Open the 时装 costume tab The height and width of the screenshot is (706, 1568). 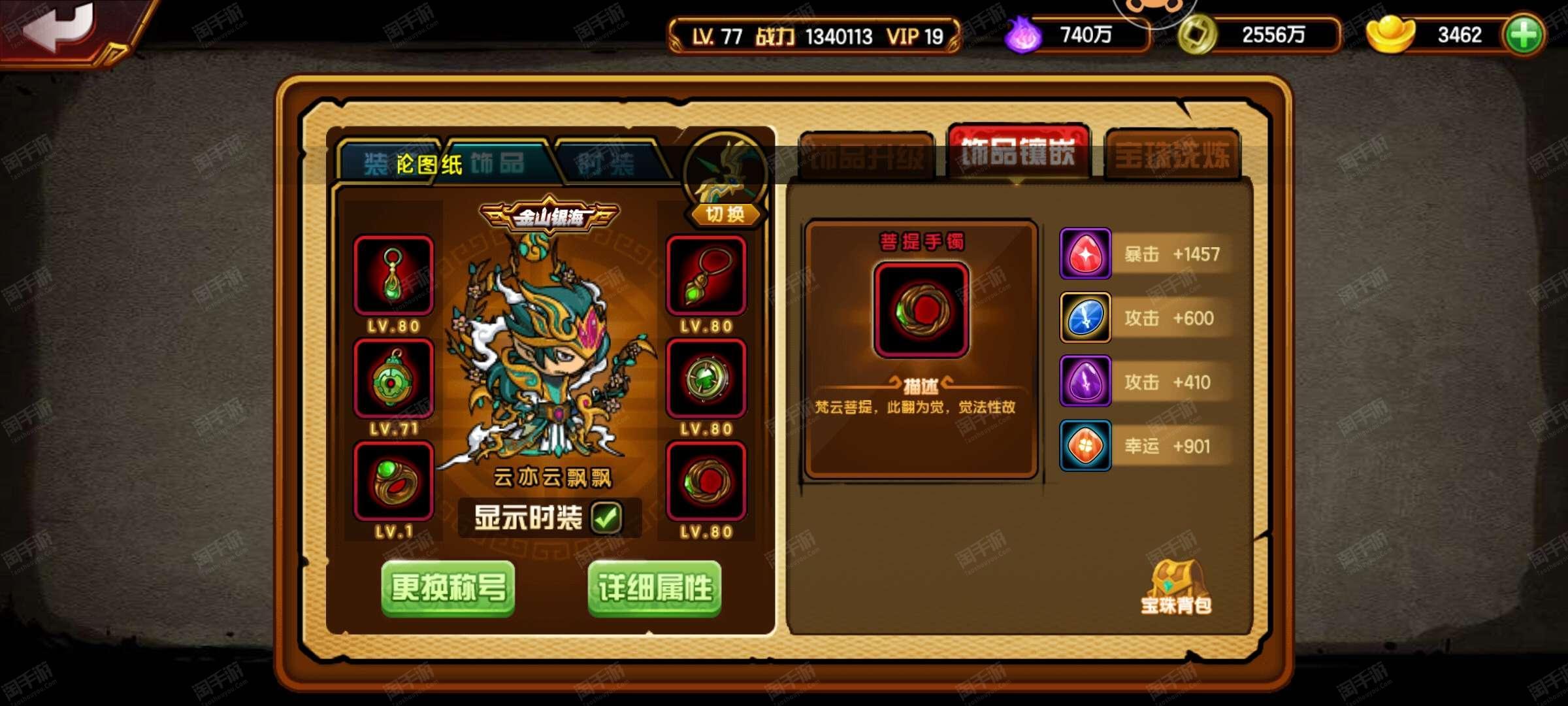pos(606,163)
